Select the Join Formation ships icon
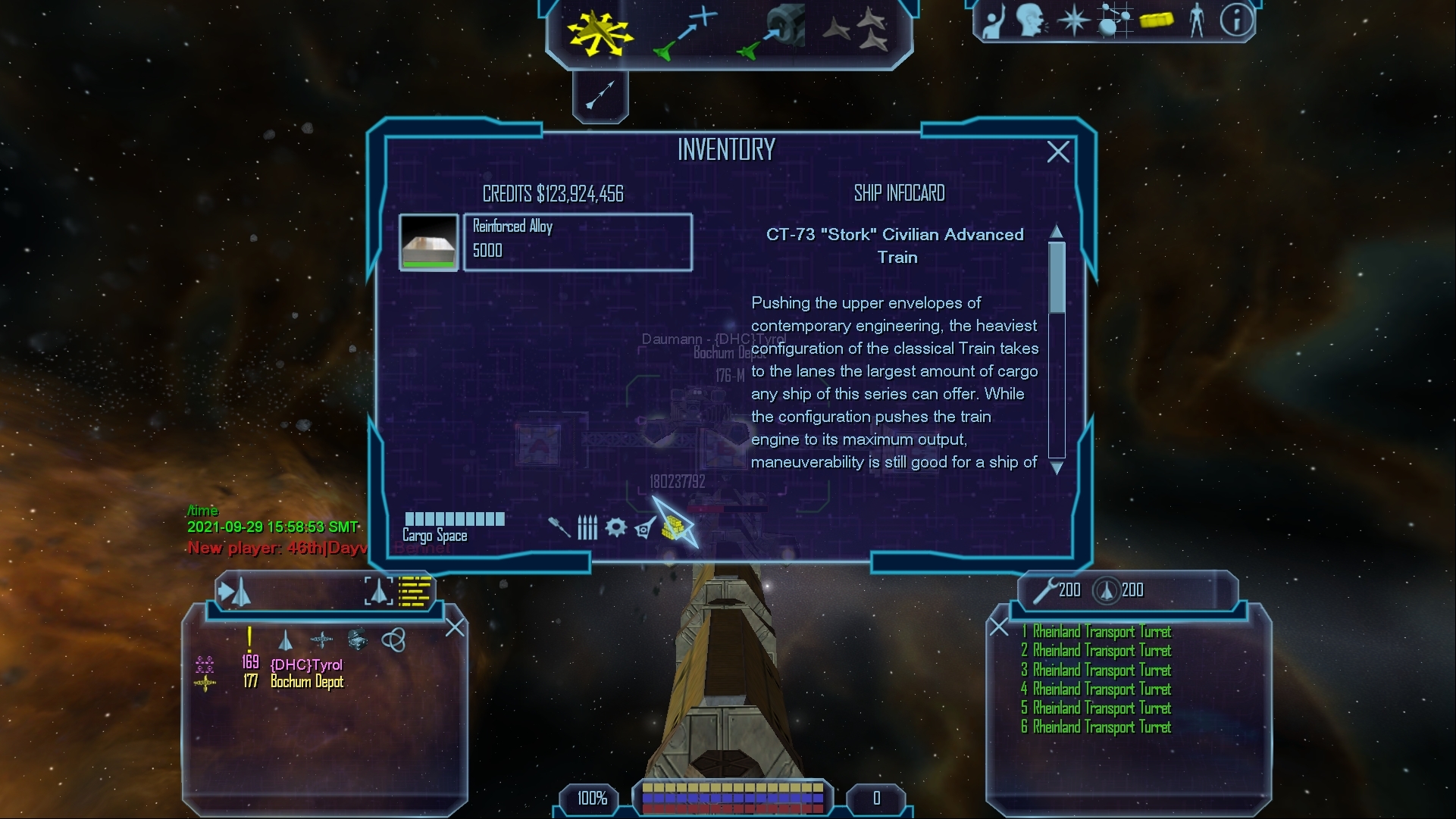The height and width of the screenshot is (819, 1456). tap(856, 30)
